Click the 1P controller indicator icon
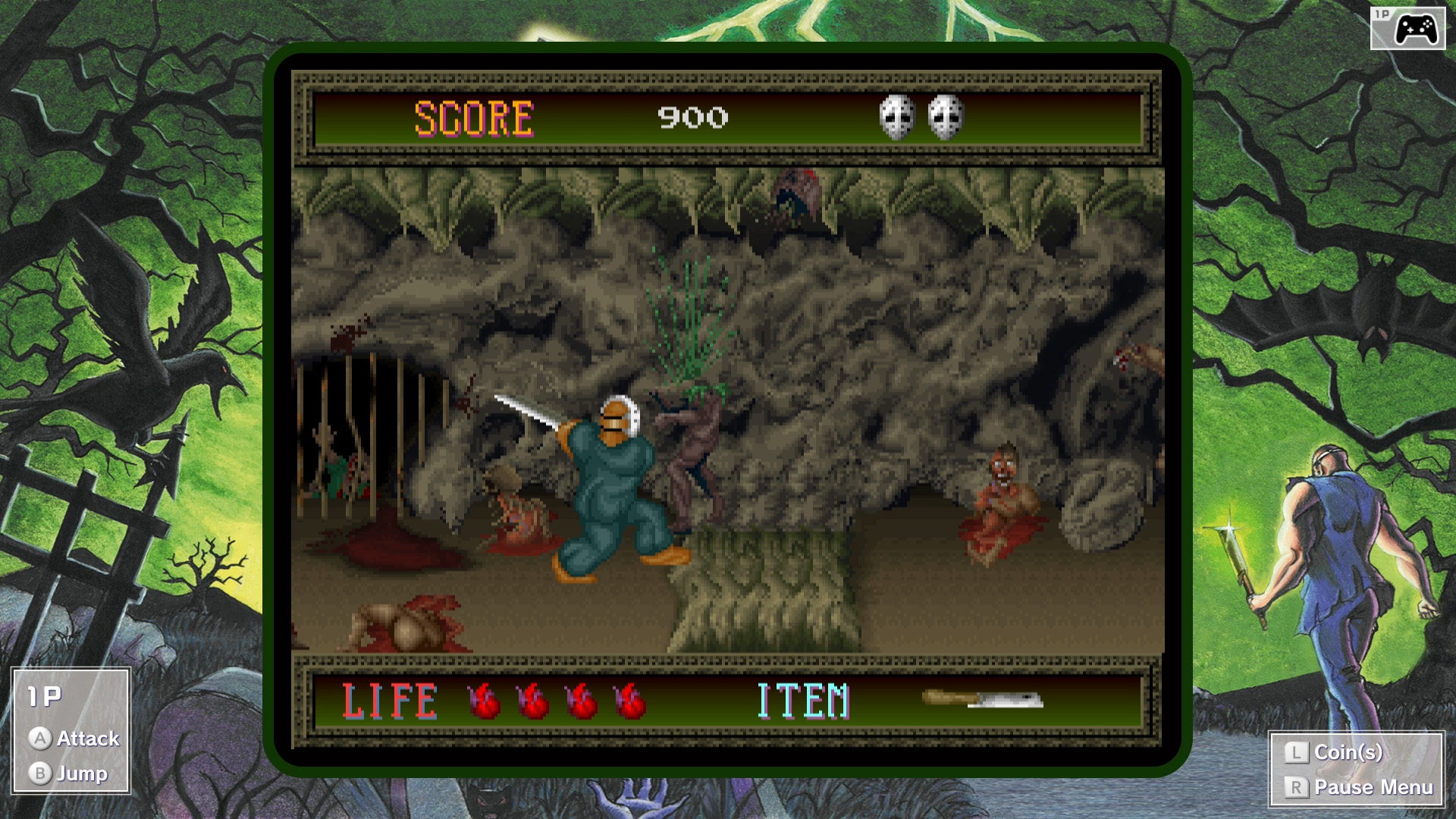The image size is (1456, 819). click(1407, 29)
